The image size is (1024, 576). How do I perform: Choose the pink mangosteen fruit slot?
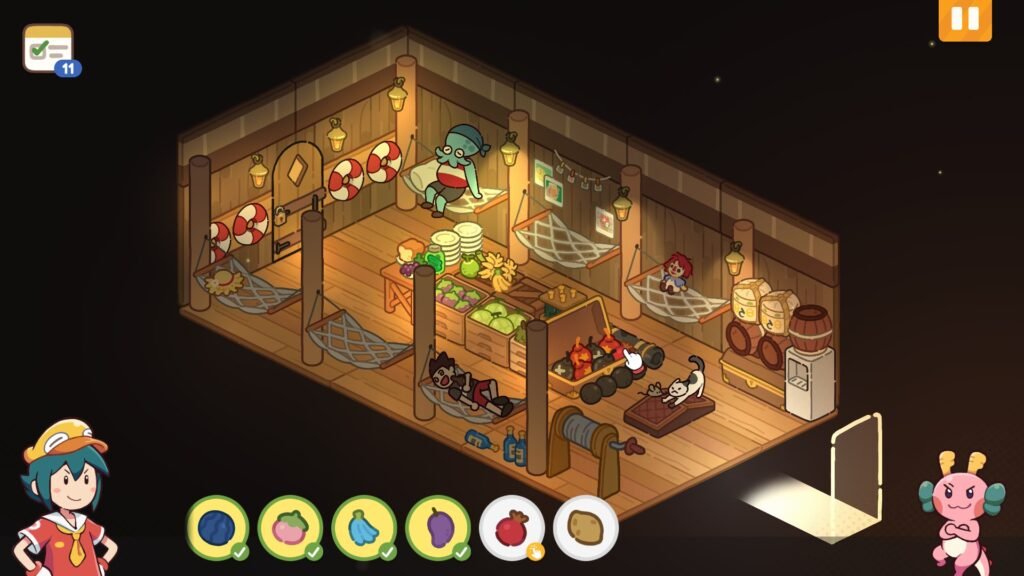click(290, 527)
